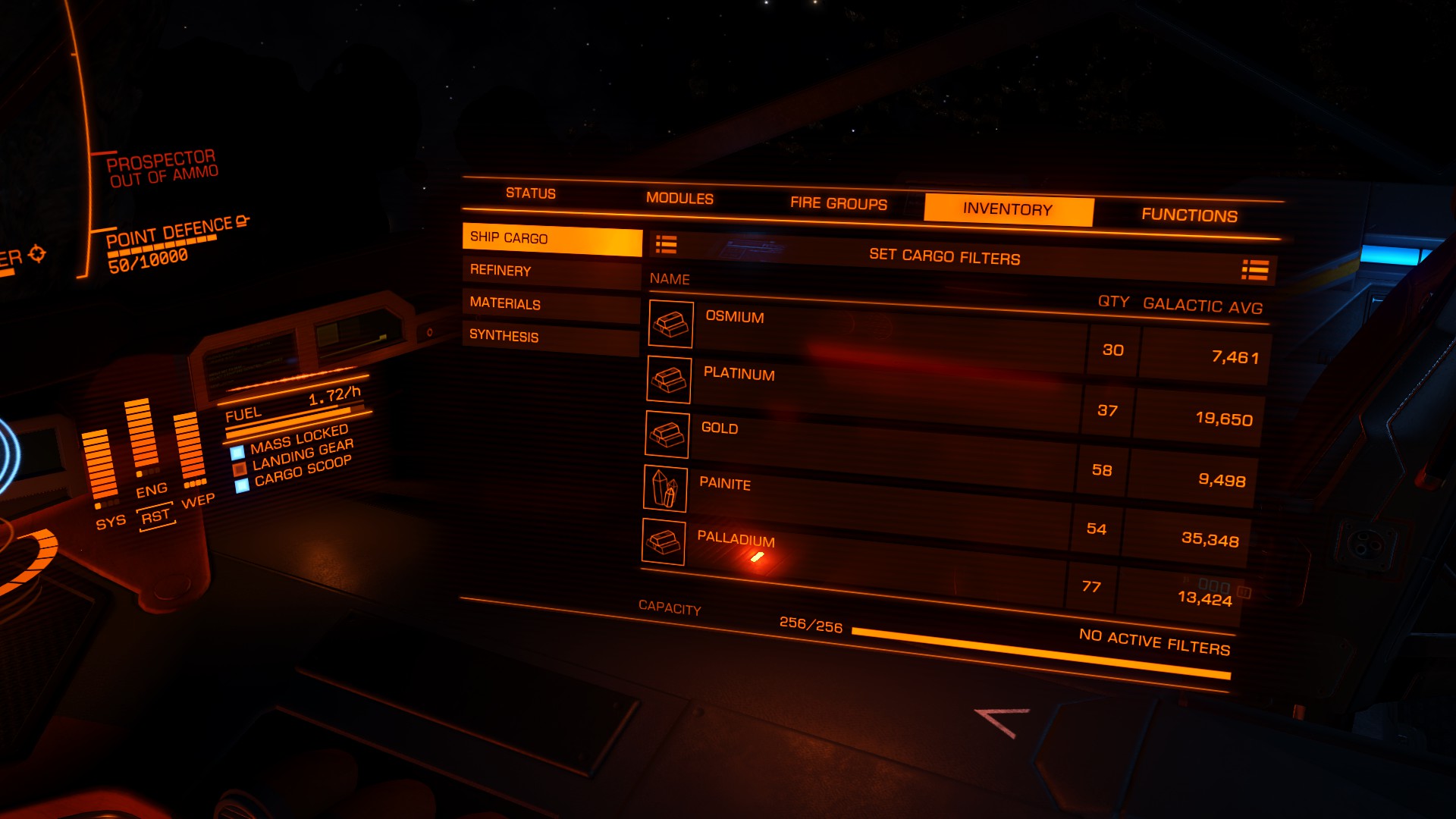The width and height of the screenshot is (1456, 819).
Task: Open the Modules tab
Action: 679,199
